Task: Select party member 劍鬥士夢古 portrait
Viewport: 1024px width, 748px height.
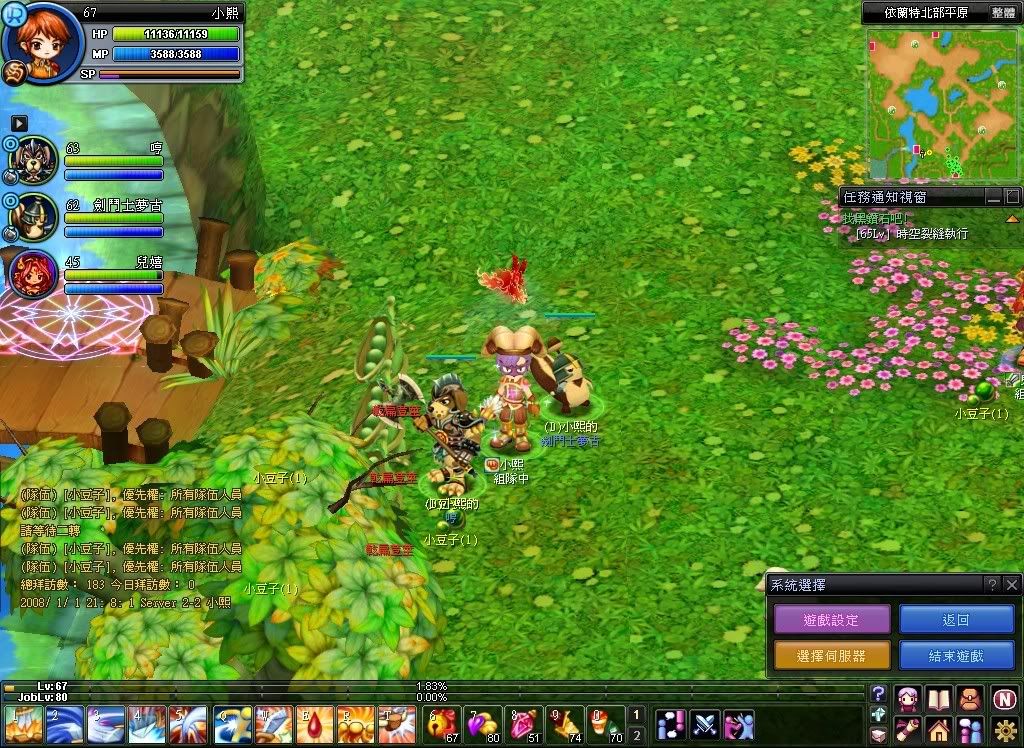Action: [x=32, y=213]
